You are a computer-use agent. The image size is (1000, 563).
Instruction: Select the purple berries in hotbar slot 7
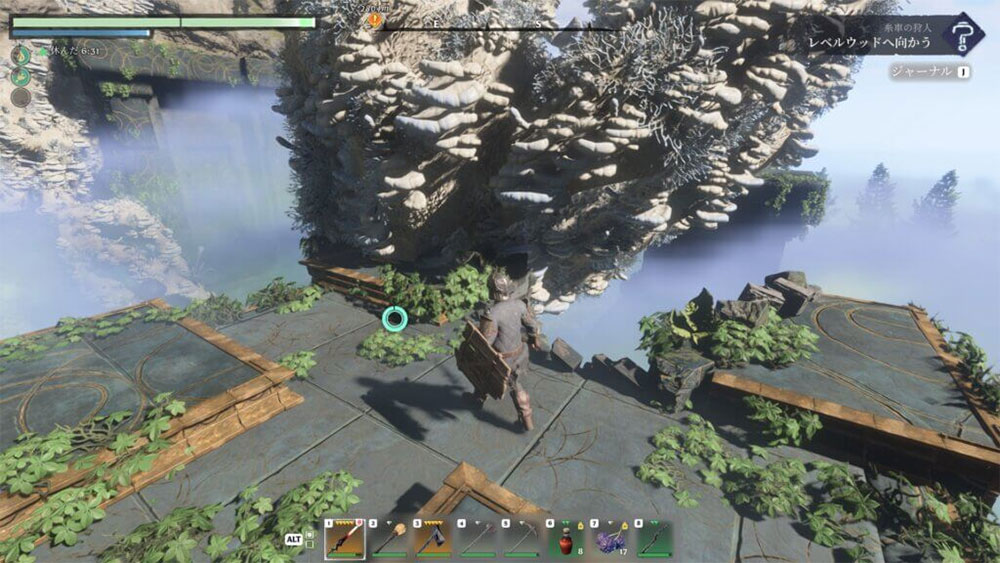tap(610, 538)
